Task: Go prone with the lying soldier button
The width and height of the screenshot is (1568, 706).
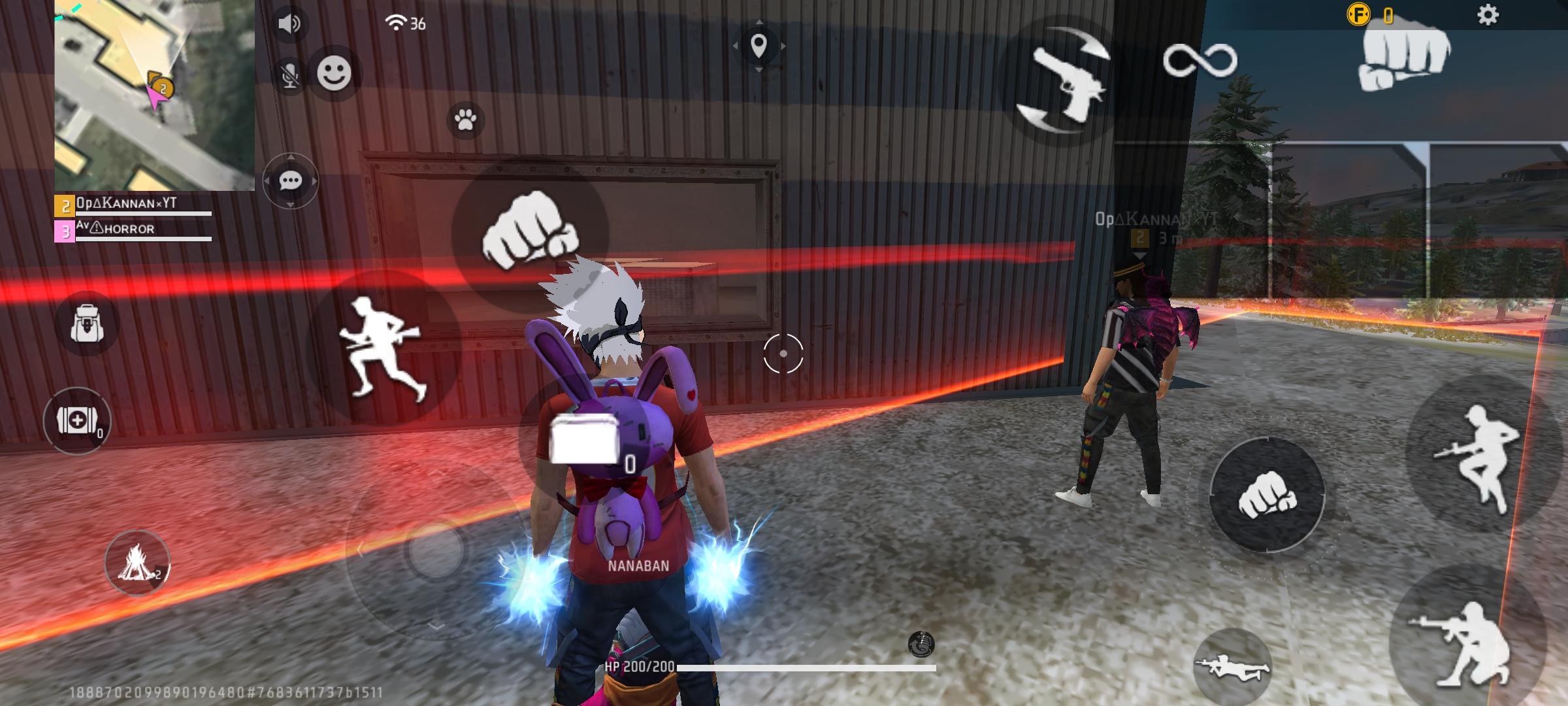Action: coord(1232,667)
